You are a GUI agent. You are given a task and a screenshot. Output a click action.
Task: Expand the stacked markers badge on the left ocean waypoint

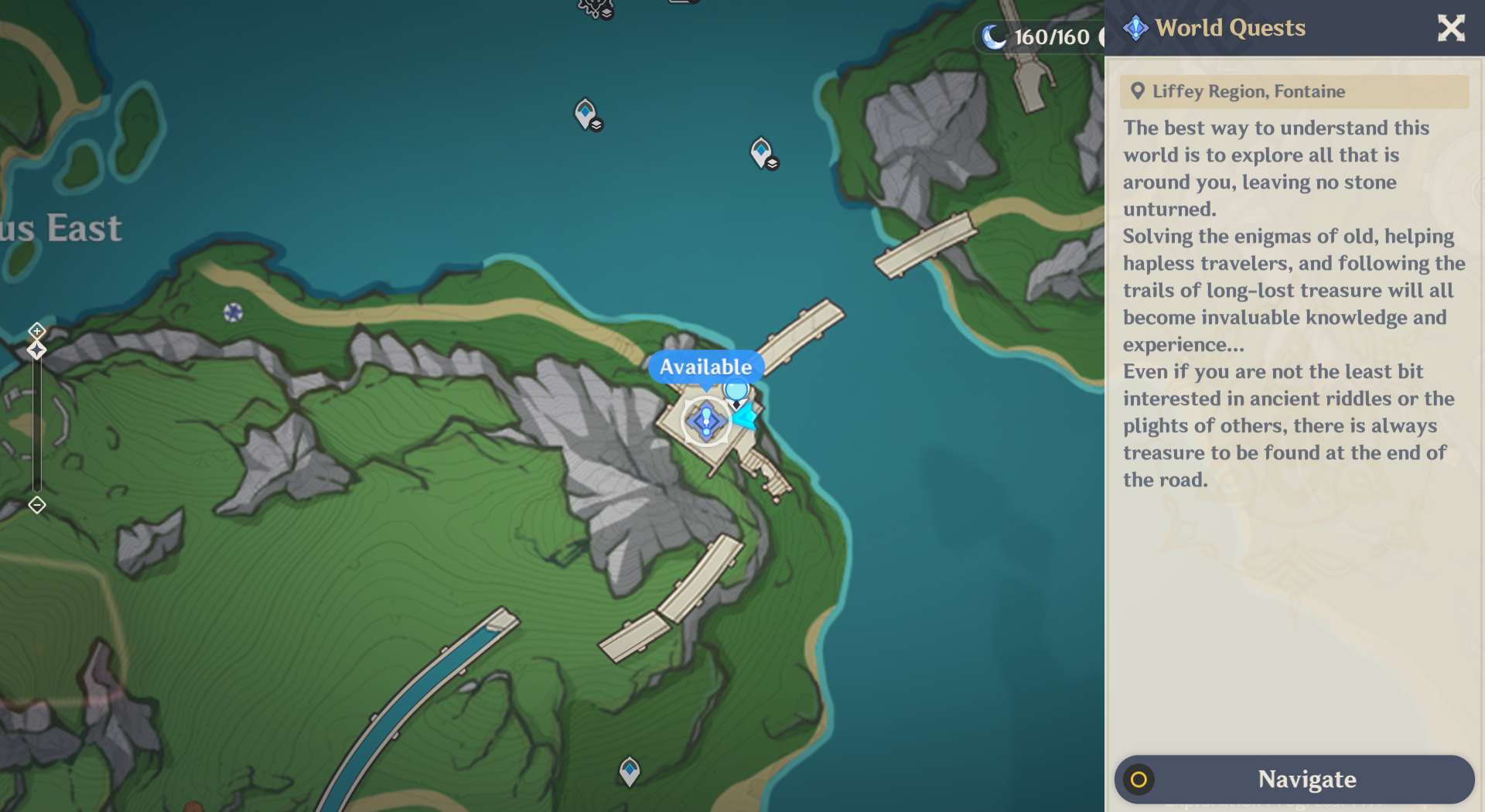tap(596, 125)
